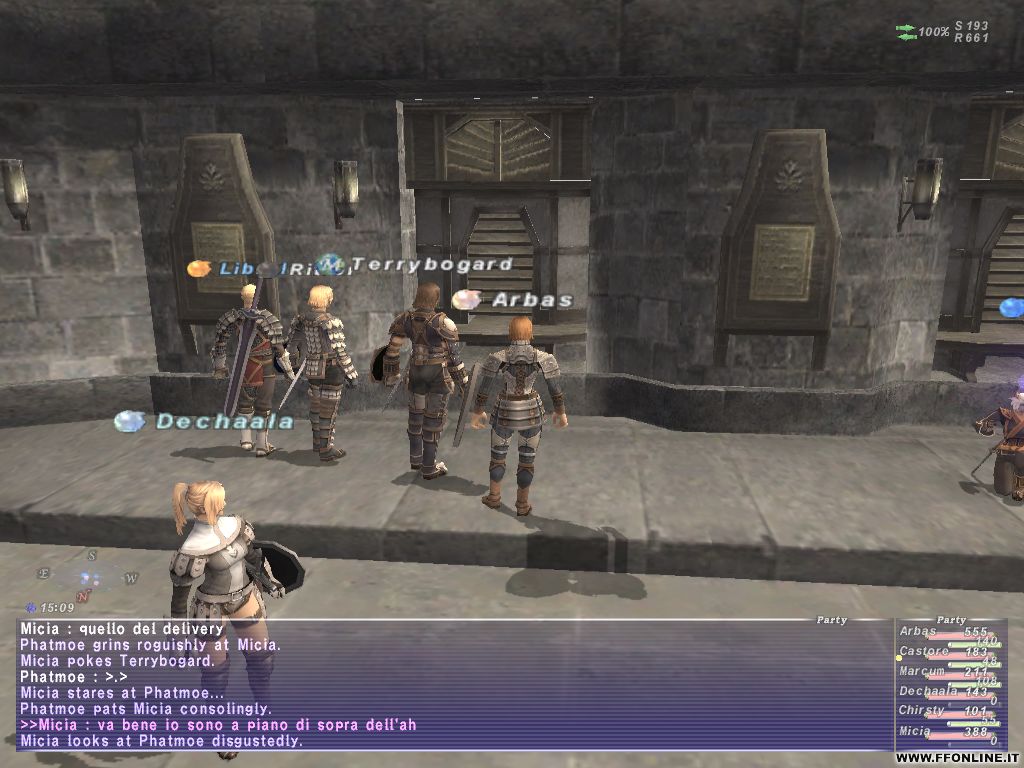The image size is (1024, 768).
Task: Target the Arbas nameplate above the character
Action: tap(531, 300)
